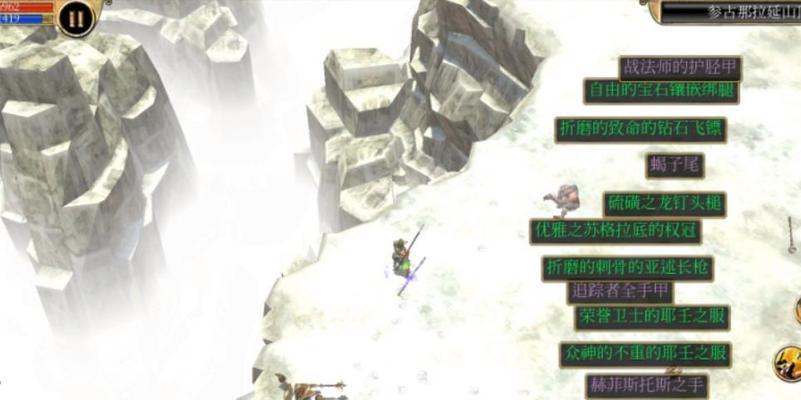The width and height of the screenshot is (801, 400).
Task: Pick up the 自由的宝石镶嵌绑腿 item label
Action: (661, 91)
